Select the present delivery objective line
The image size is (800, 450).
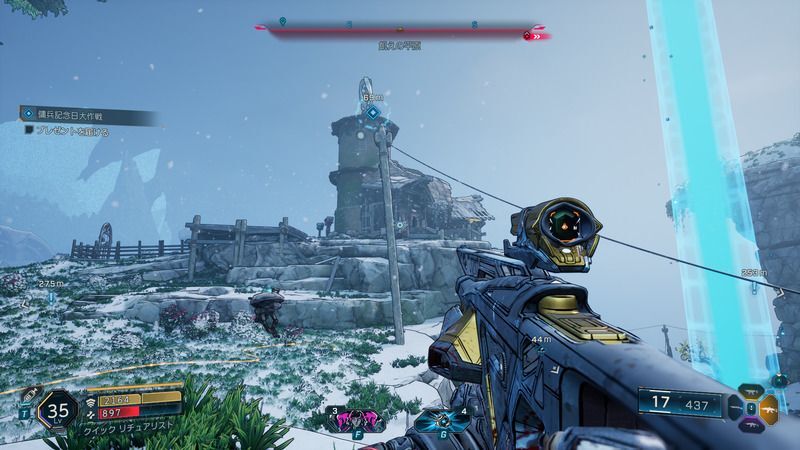pyautogui.click(x=72, y=131)
